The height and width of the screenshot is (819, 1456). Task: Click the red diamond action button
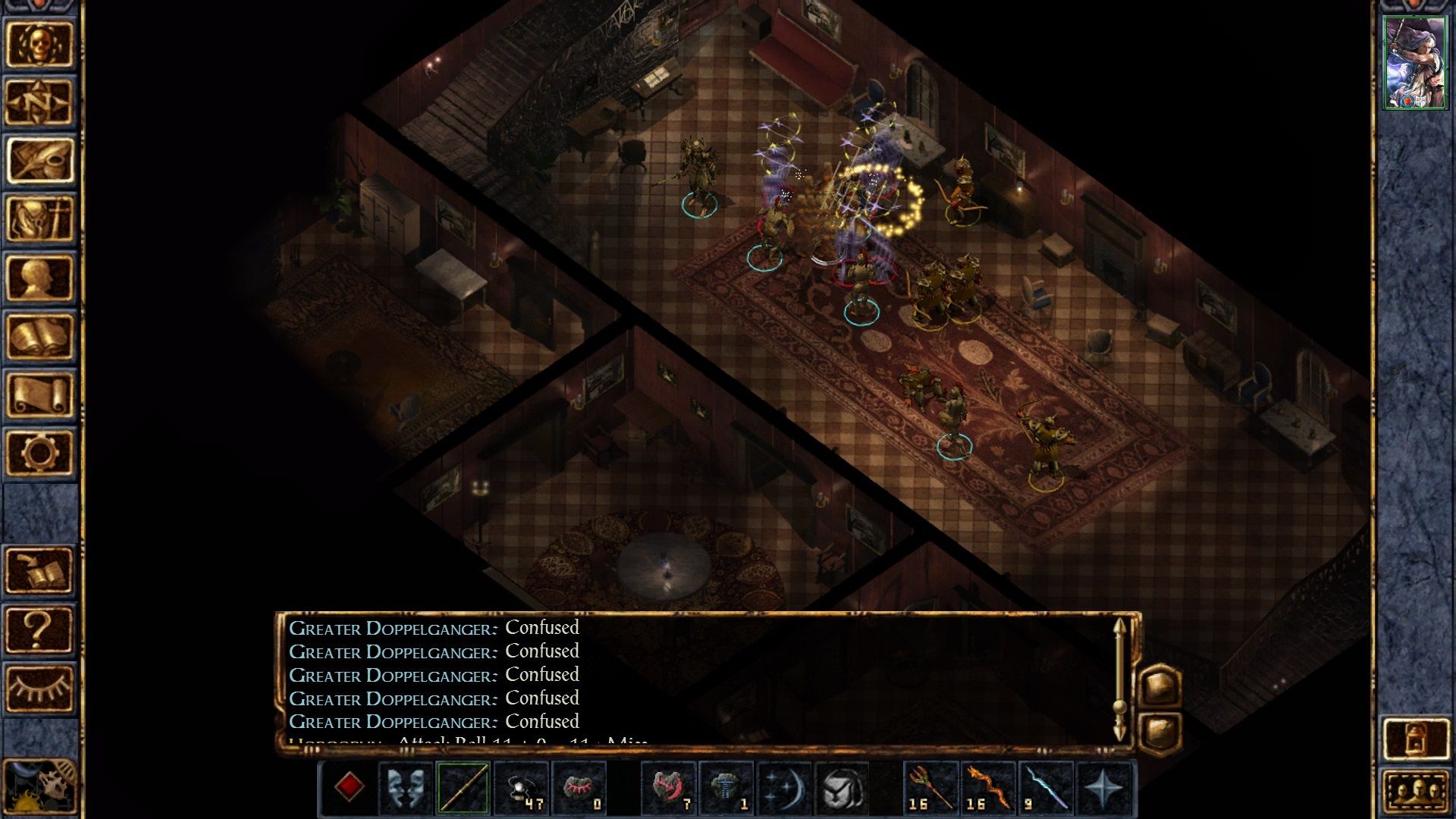pos(349,787)
